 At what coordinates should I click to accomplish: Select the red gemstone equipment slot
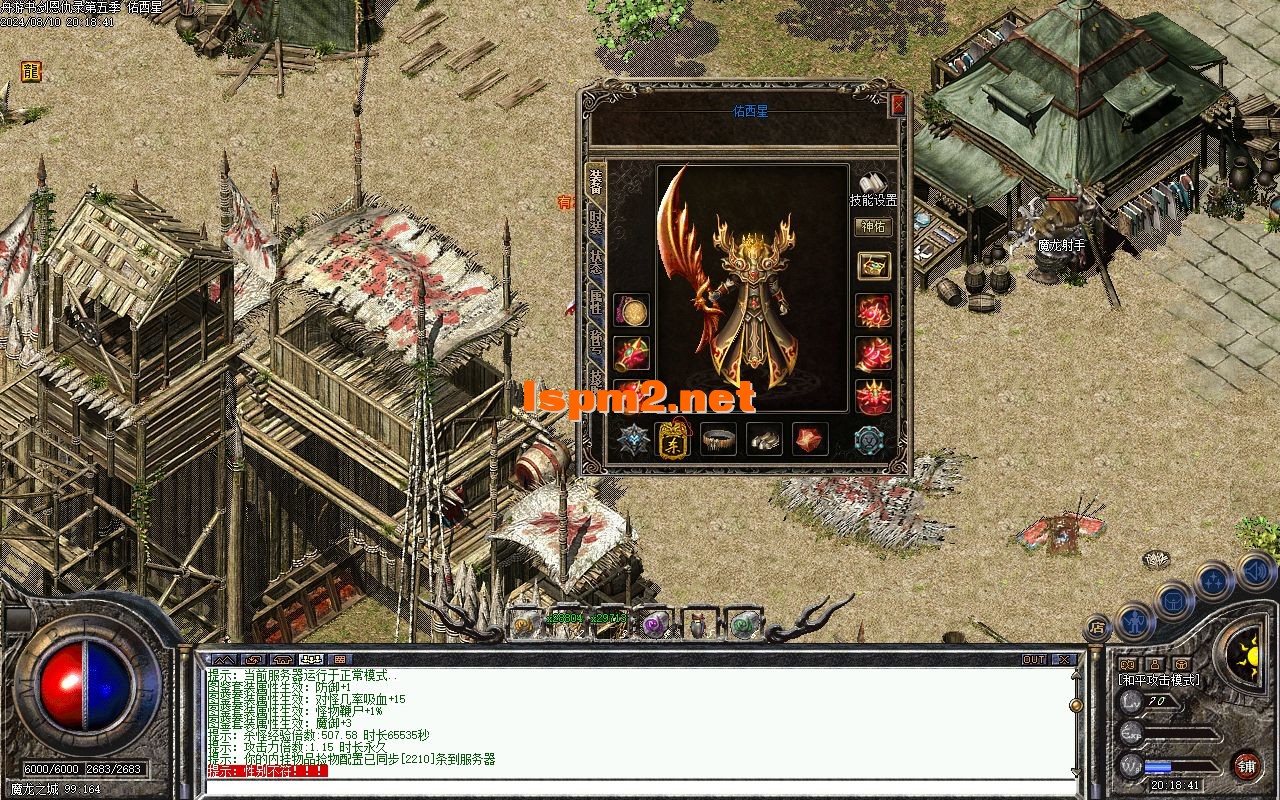click(810, 439)
